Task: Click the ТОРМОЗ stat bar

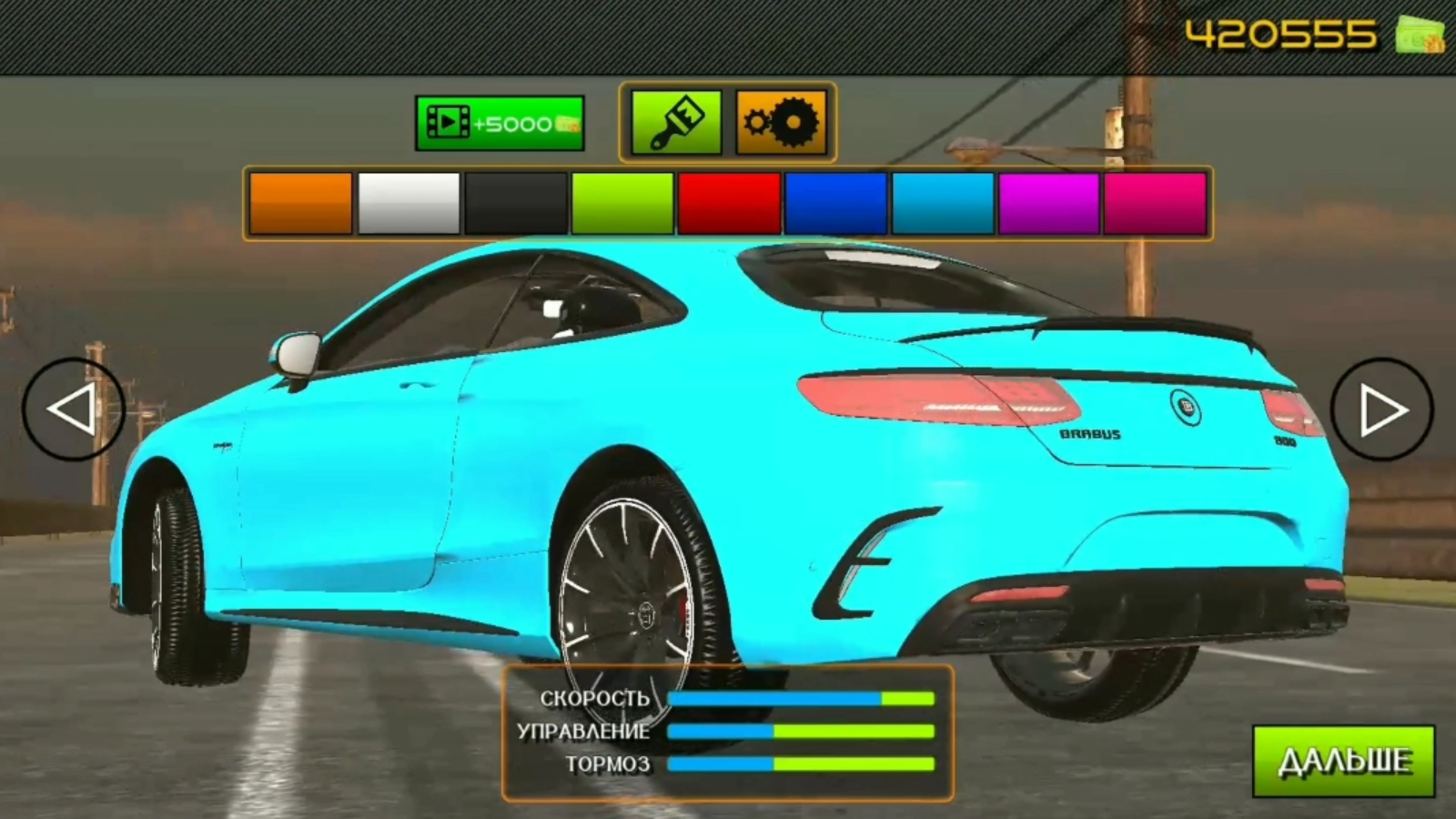Action: [801, 764]
